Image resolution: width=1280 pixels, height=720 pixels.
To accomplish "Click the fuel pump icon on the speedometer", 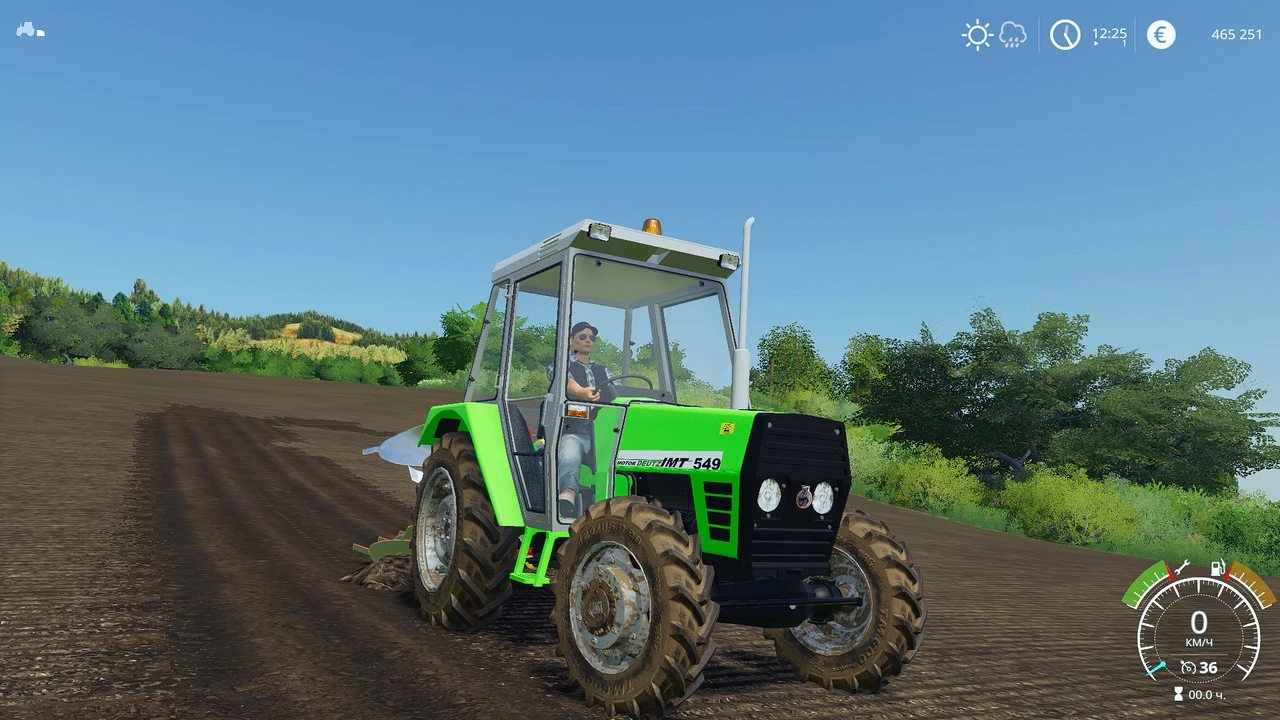I will pos(1217,568).
